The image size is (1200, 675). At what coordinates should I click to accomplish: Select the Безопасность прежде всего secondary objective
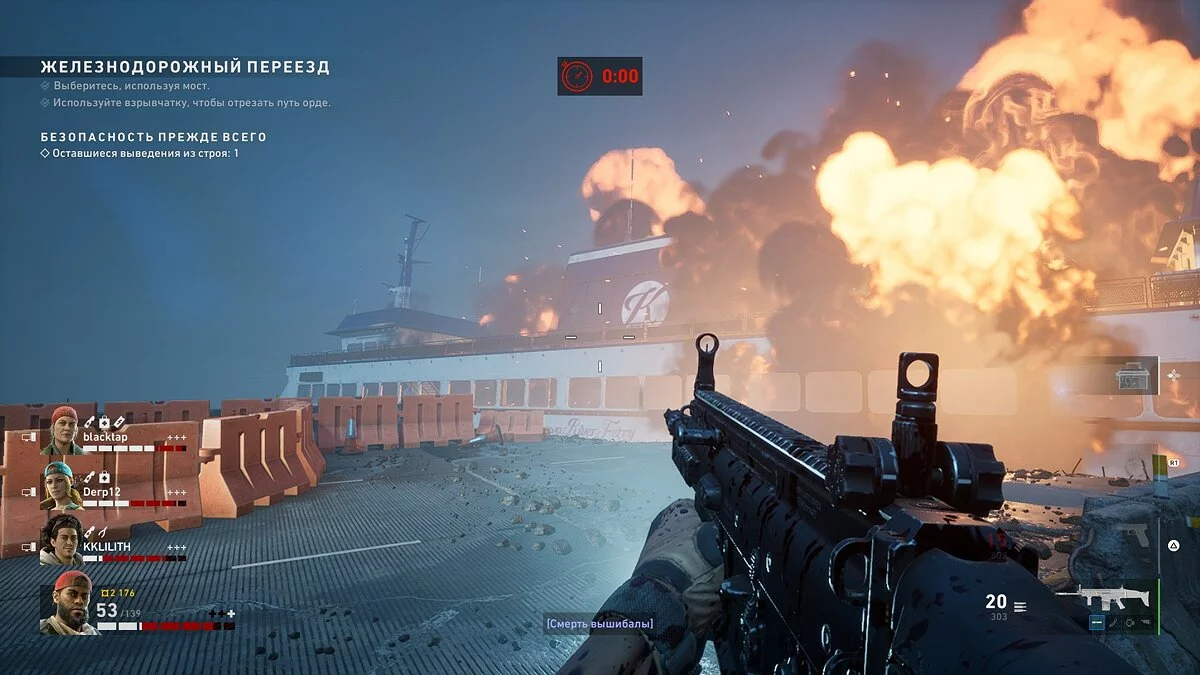click(x=153, y=137)
